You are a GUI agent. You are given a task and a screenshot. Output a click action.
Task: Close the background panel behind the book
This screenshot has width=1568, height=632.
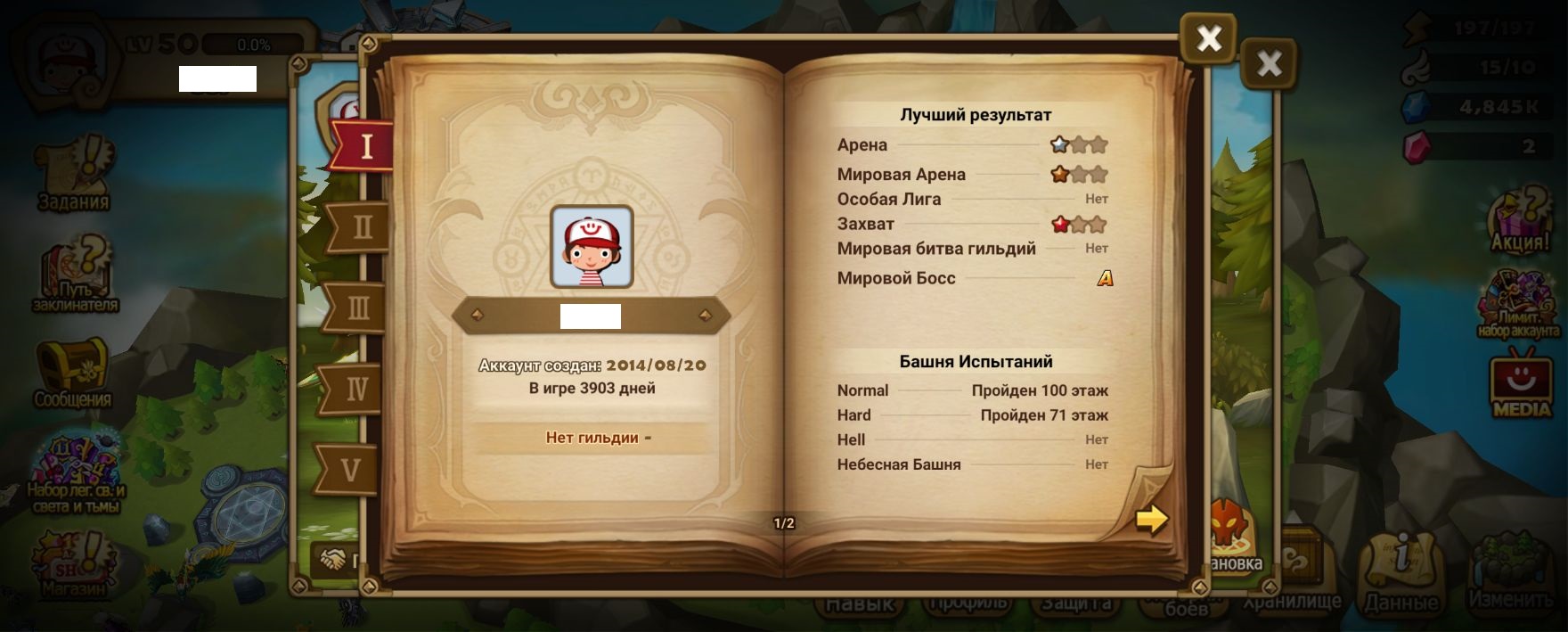coord(1269,63)
